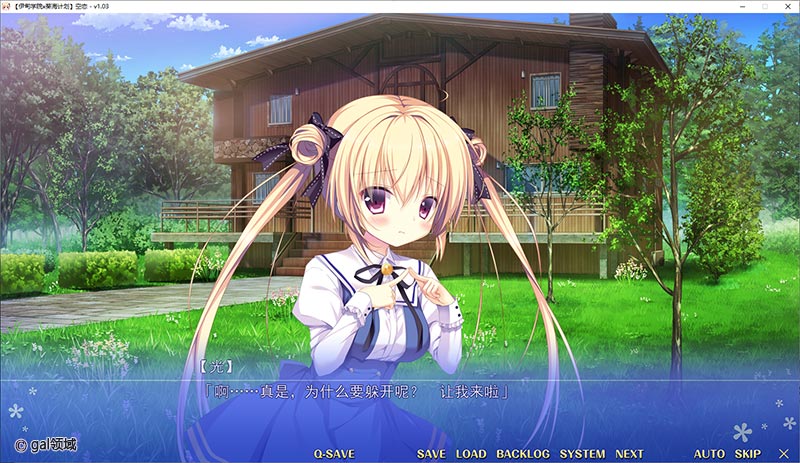Quick save with Q-SAVE
Screen dimensions: 800x463
point(334,454)
